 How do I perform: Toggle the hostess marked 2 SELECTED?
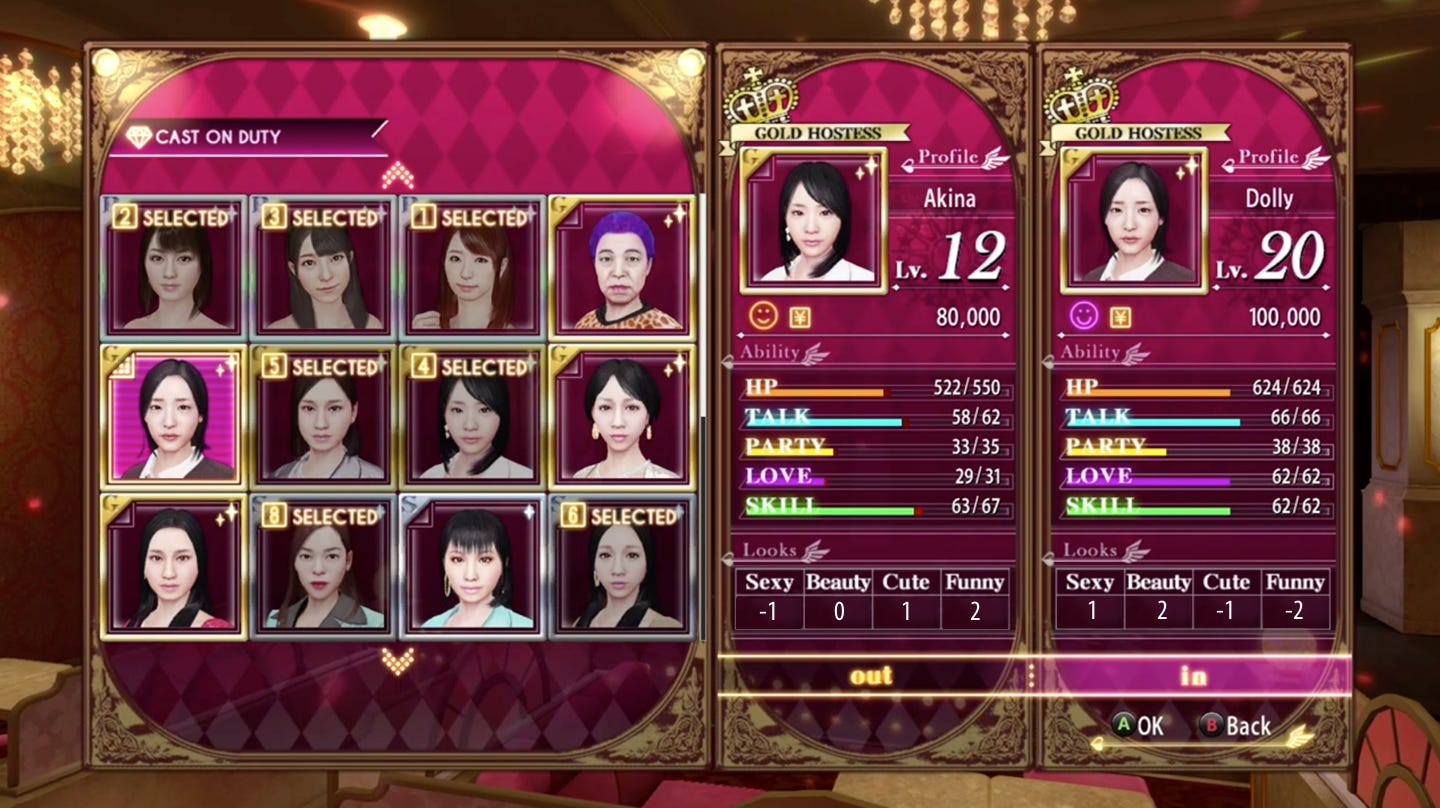179,265
